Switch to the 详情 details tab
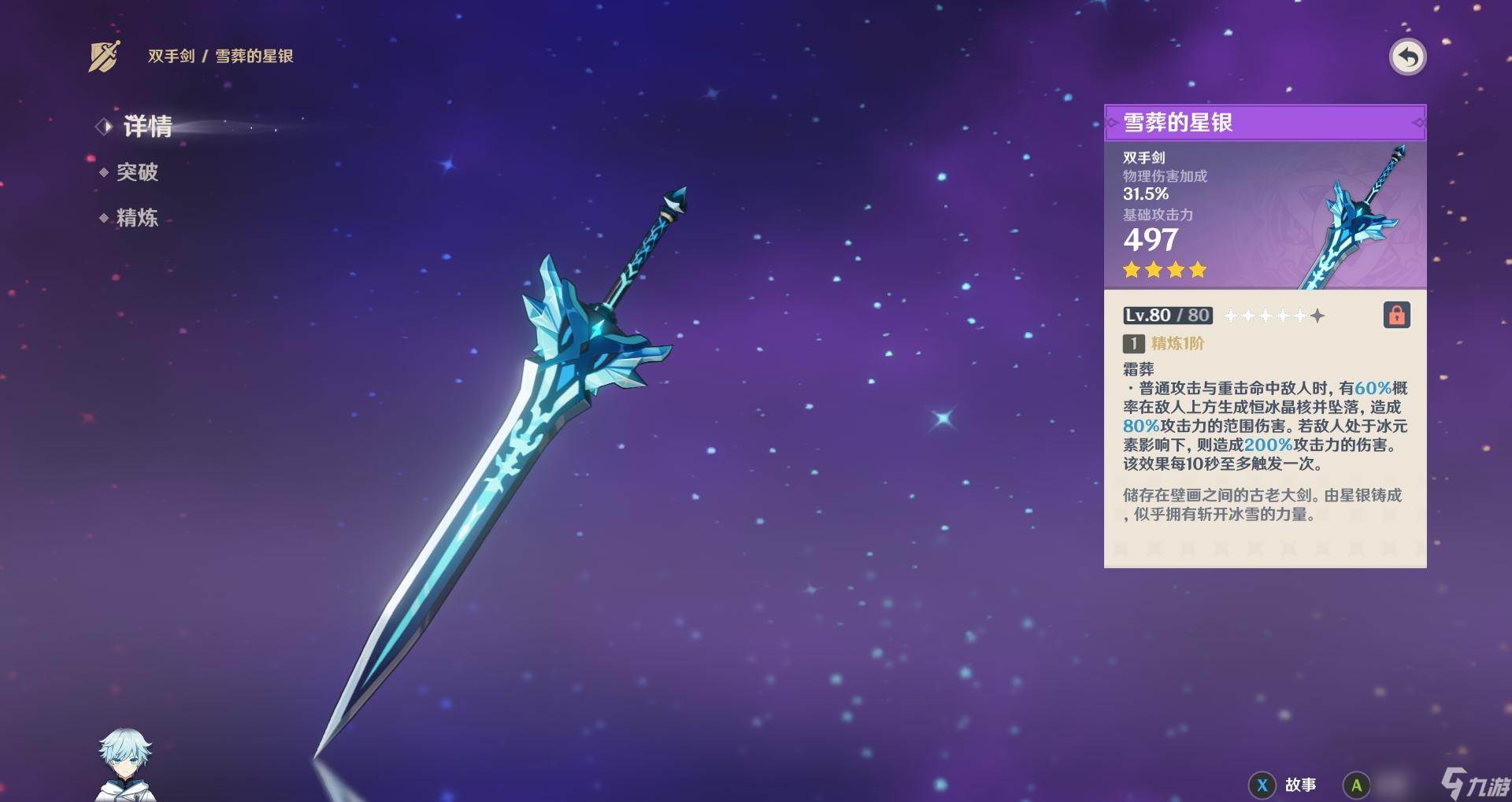 point(147,126)
